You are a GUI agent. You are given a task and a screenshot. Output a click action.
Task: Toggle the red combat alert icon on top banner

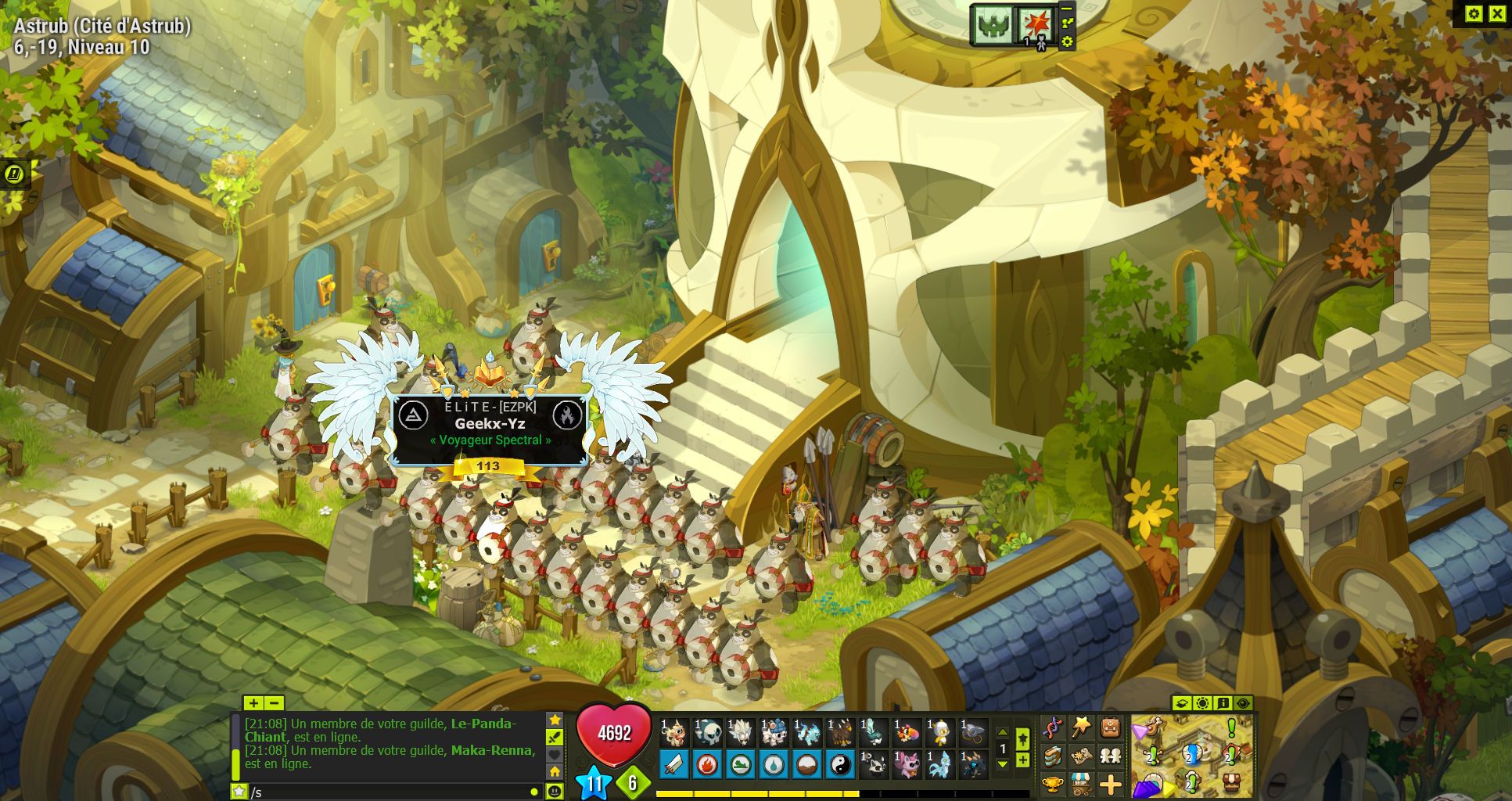click(x=1036, y=22)
